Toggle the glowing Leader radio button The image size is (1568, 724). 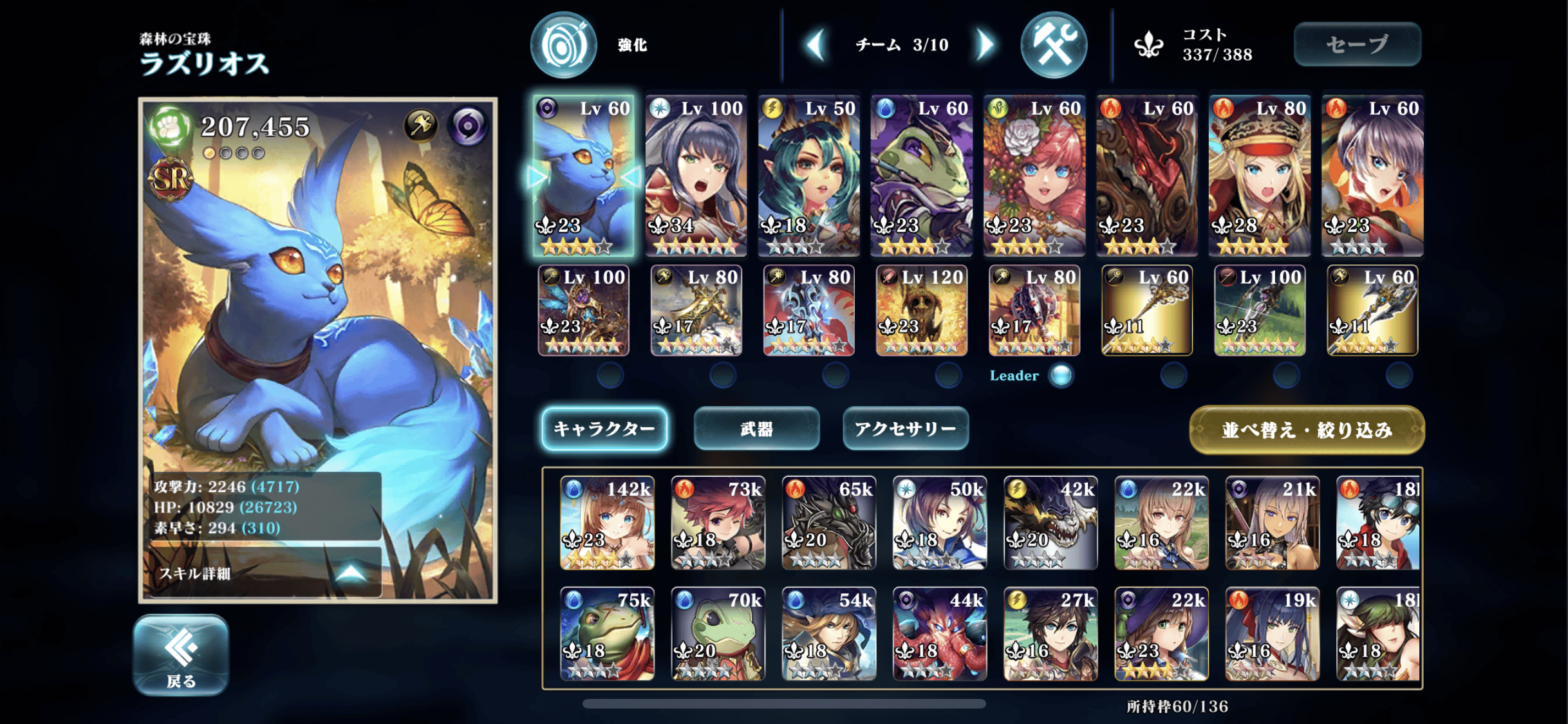[1061, 375]
